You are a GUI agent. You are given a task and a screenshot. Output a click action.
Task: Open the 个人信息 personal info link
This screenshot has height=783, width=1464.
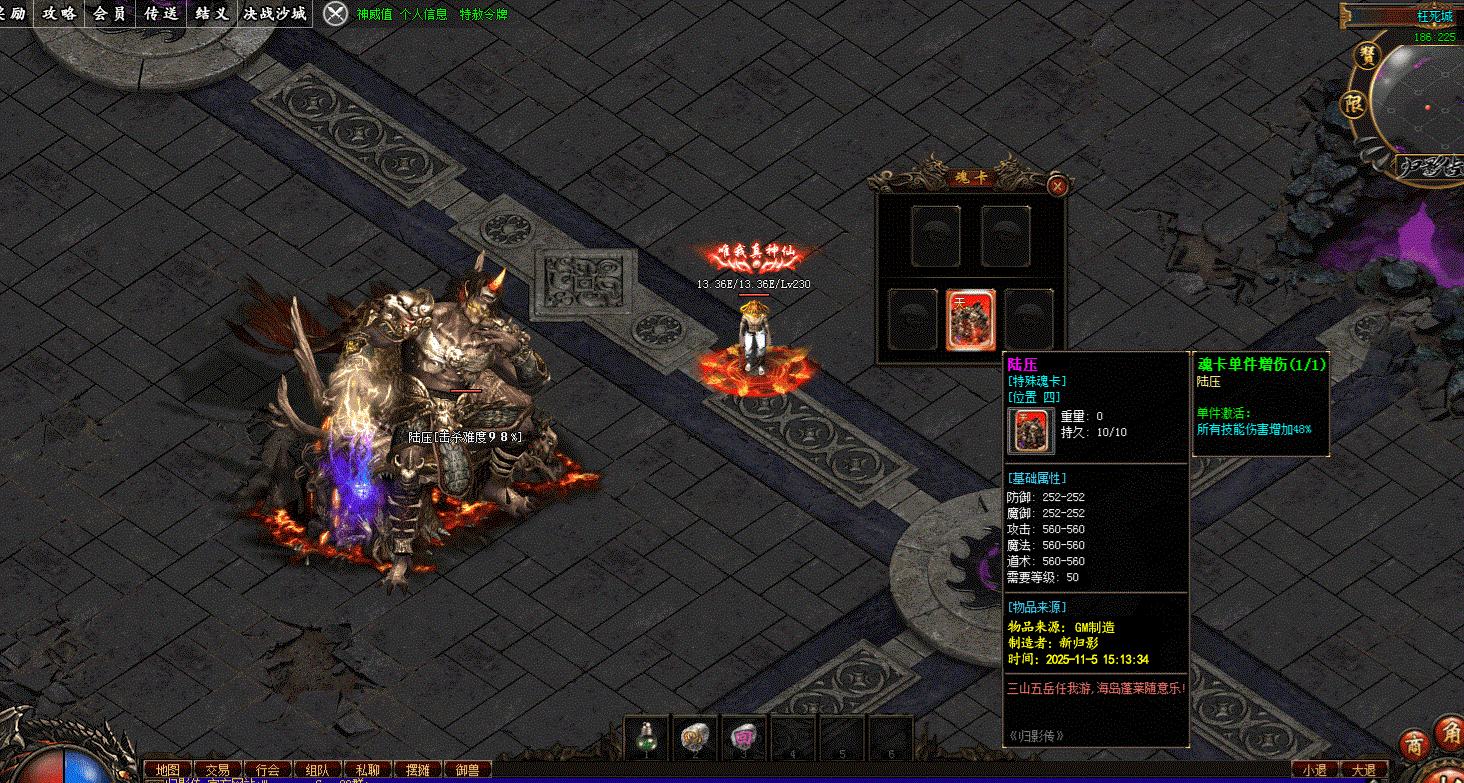click(423, 15)
